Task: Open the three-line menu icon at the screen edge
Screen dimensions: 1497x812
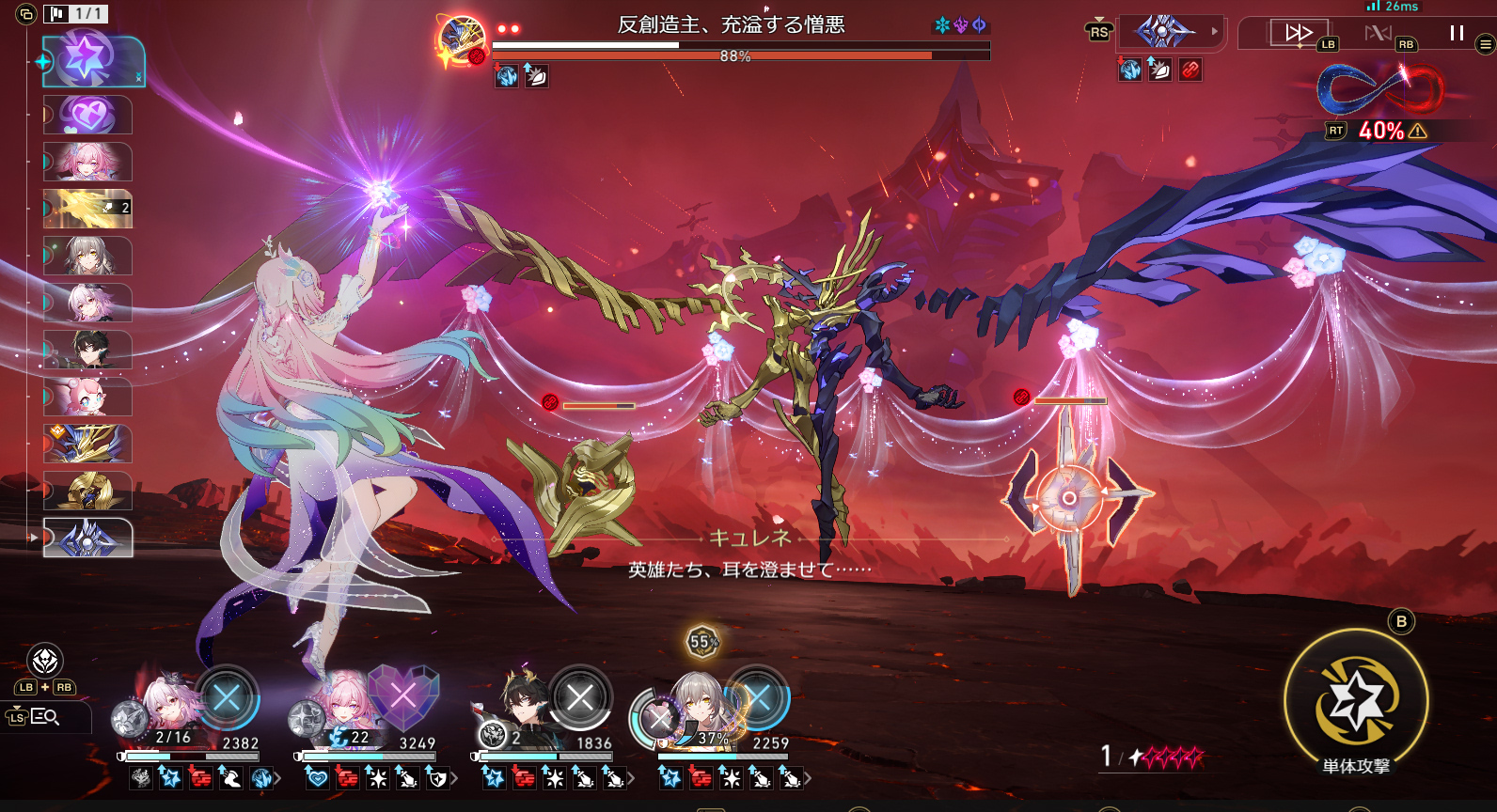Action: (x=1486, y=43)
